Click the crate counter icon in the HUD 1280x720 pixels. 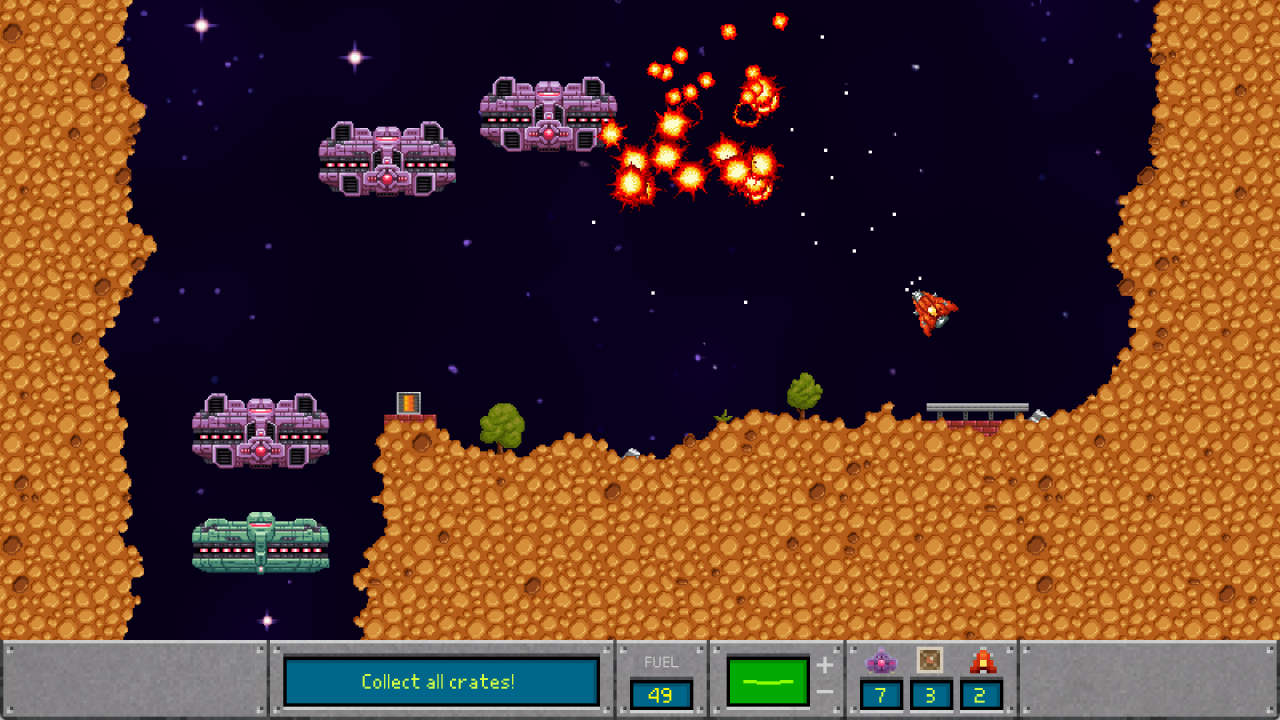coord(929,660)
